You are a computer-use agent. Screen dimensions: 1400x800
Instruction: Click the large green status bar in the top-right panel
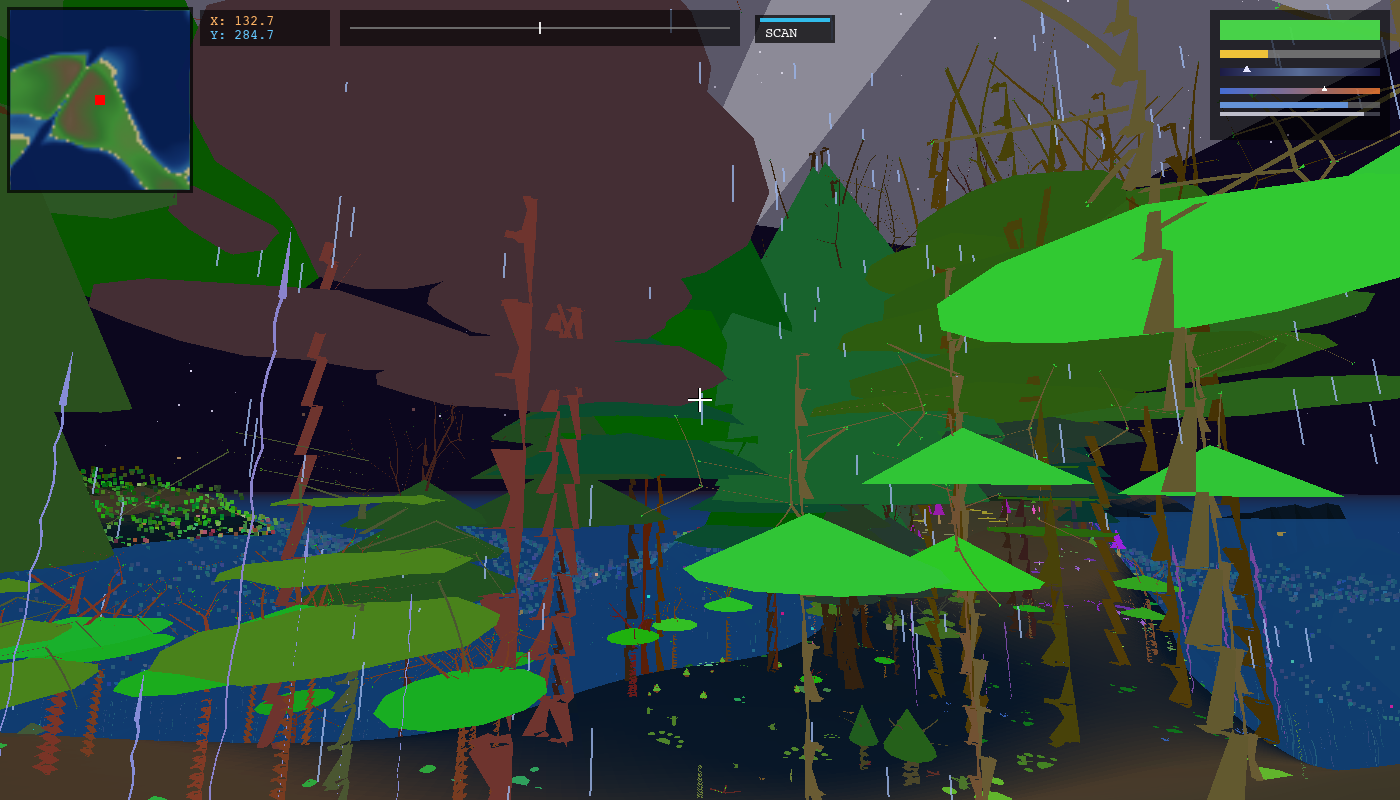click(1299, 30)
